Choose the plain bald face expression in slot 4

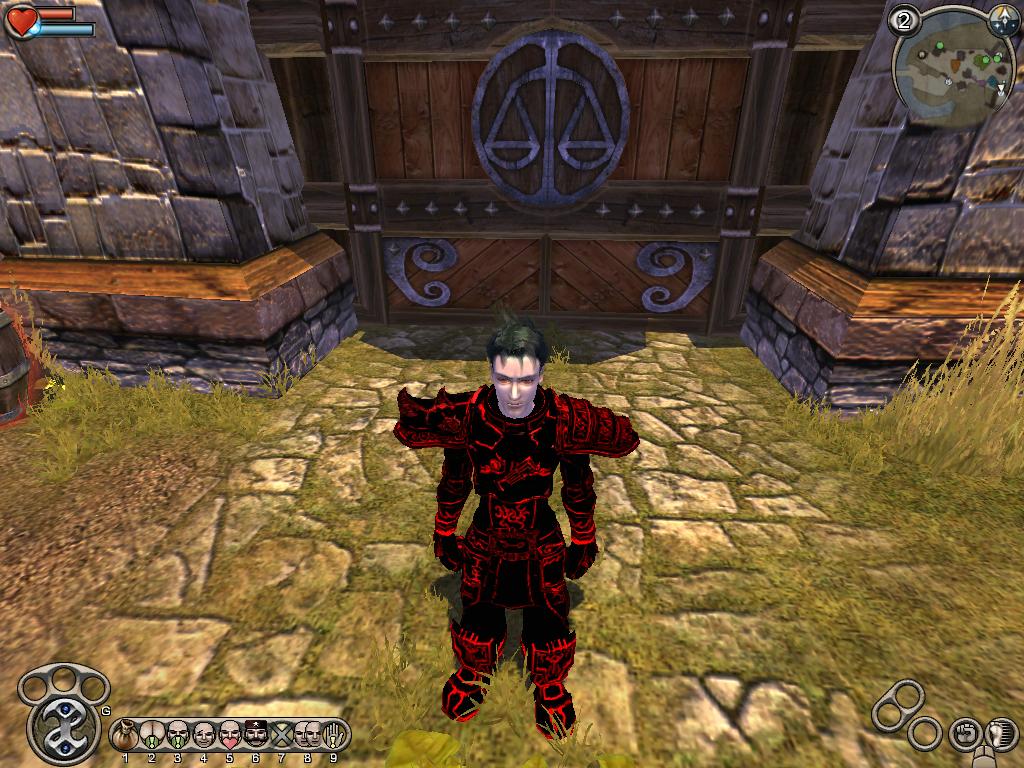204,735
